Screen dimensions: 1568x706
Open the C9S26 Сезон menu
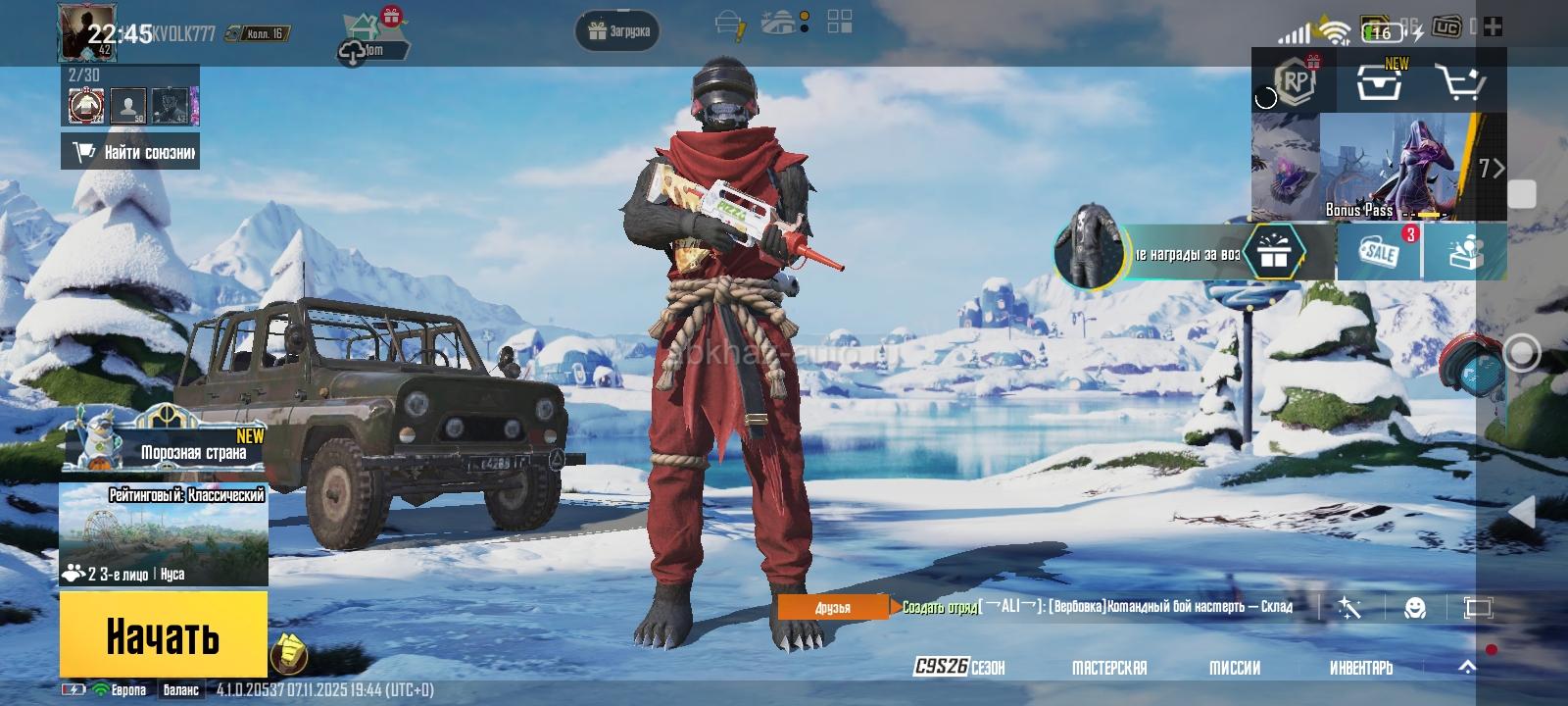click(958, 668)
